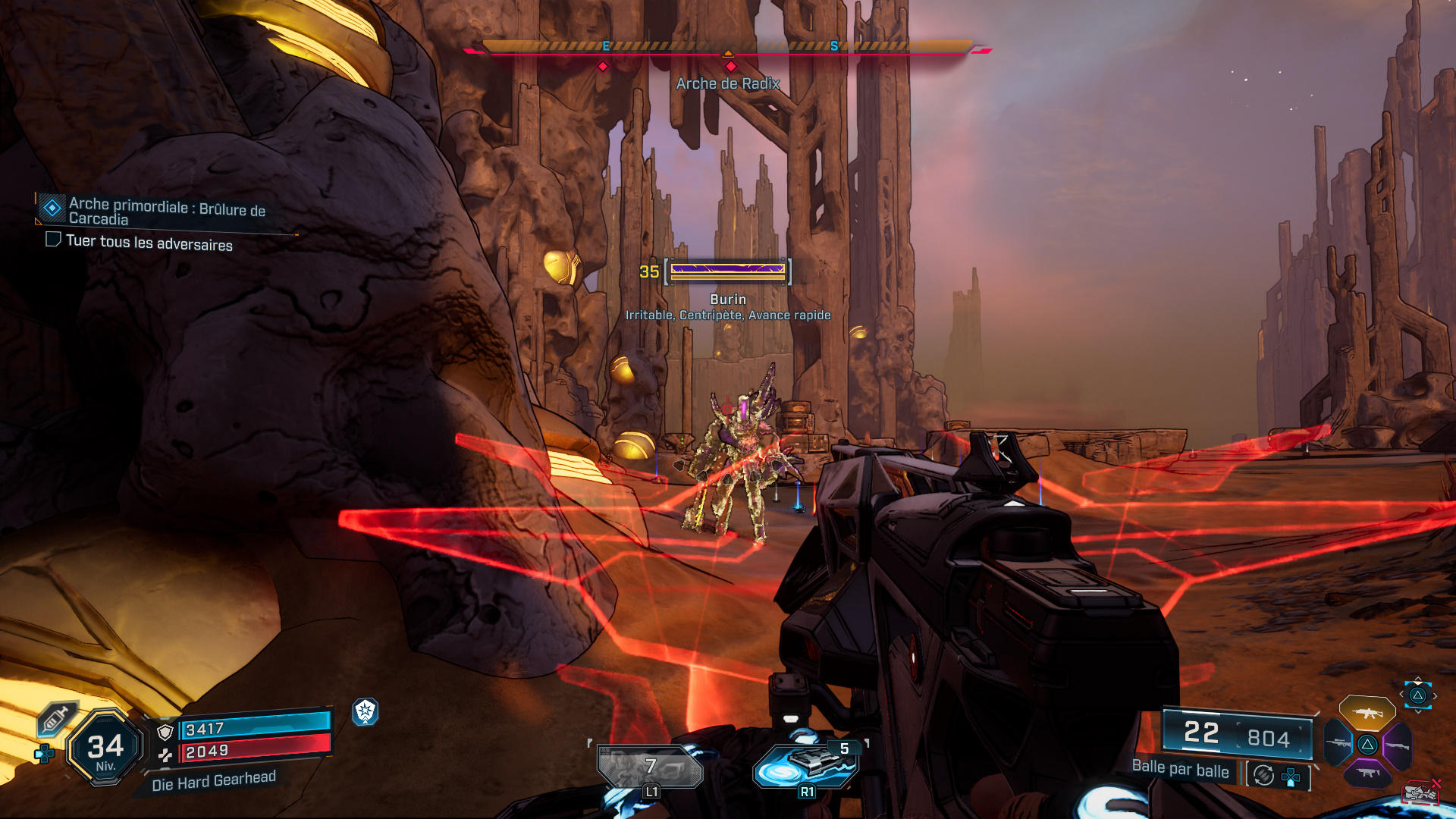Screen dimensions: 1456x819
Task: Click the compass bar with Arche de Radix
Action: [x=727, y=47]
